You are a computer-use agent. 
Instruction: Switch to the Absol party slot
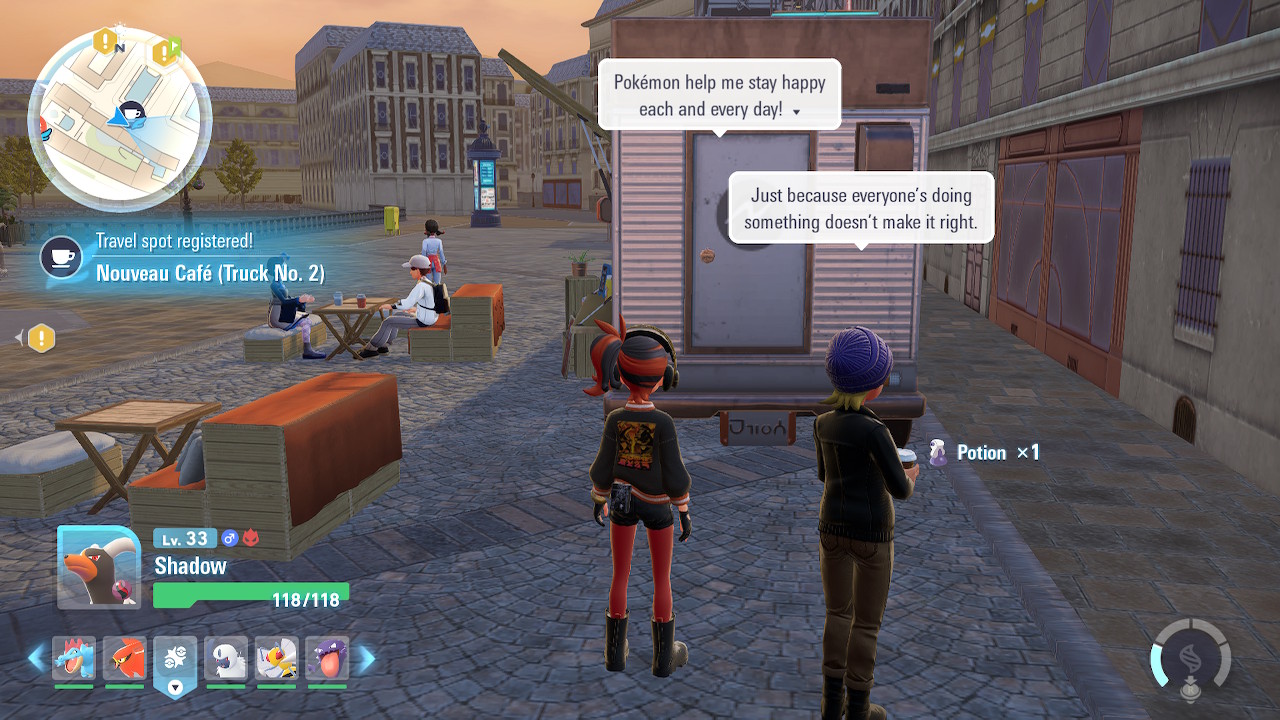(x=226, y=660)
